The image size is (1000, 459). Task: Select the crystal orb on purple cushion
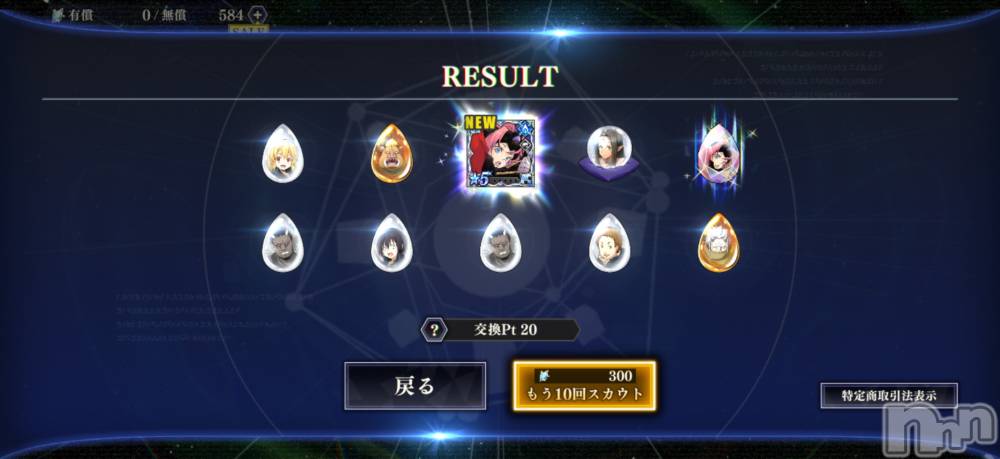(x=607, y=153)
